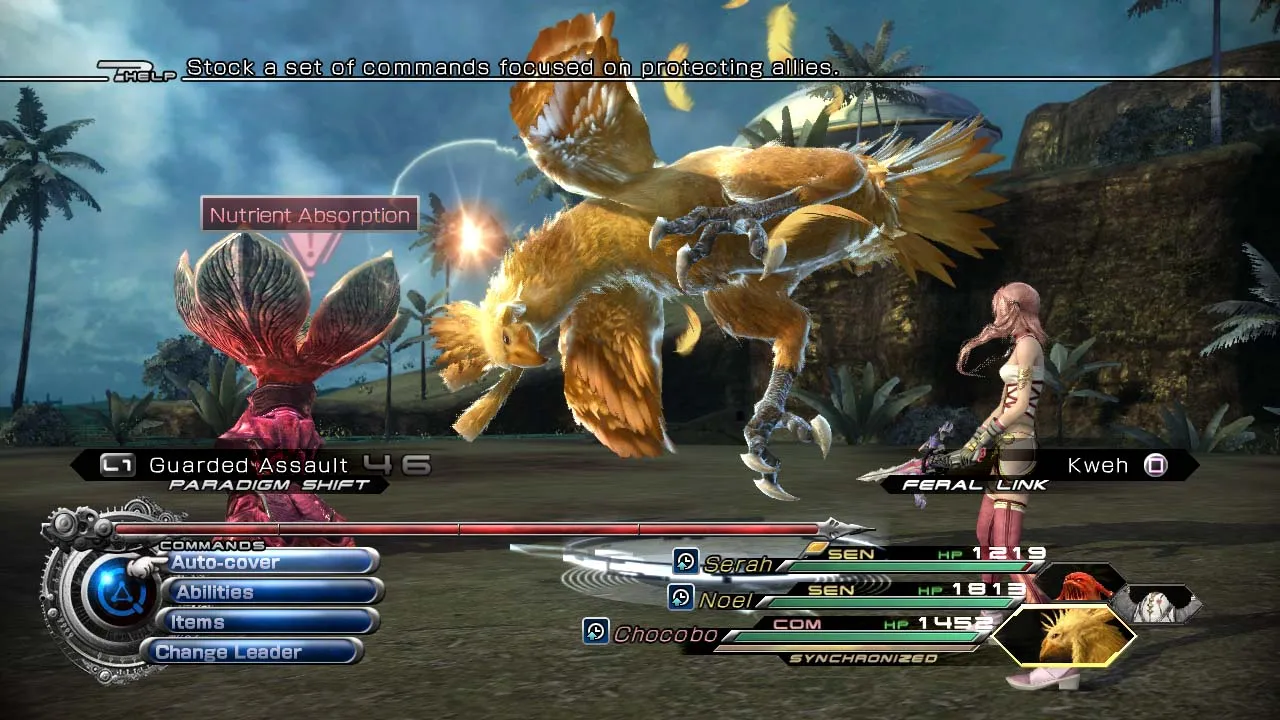Choose the yellow chocobo monster portrait
This screenshot has width=1280, height=720.
1067,636
